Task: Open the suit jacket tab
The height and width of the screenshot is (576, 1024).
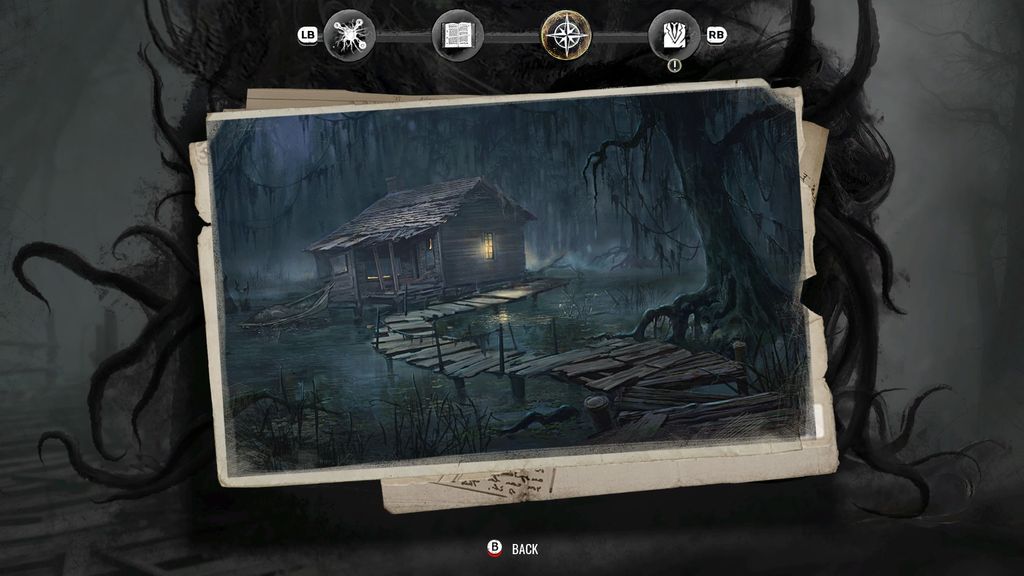Action: click(x=674, y=35)
